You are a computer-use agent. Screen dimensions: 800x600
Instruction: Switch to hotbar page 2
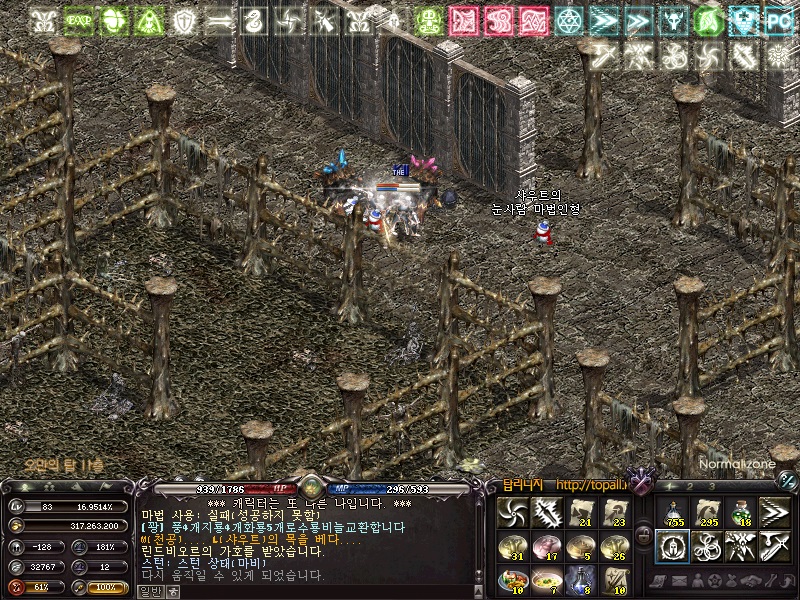tap(689, 486)
